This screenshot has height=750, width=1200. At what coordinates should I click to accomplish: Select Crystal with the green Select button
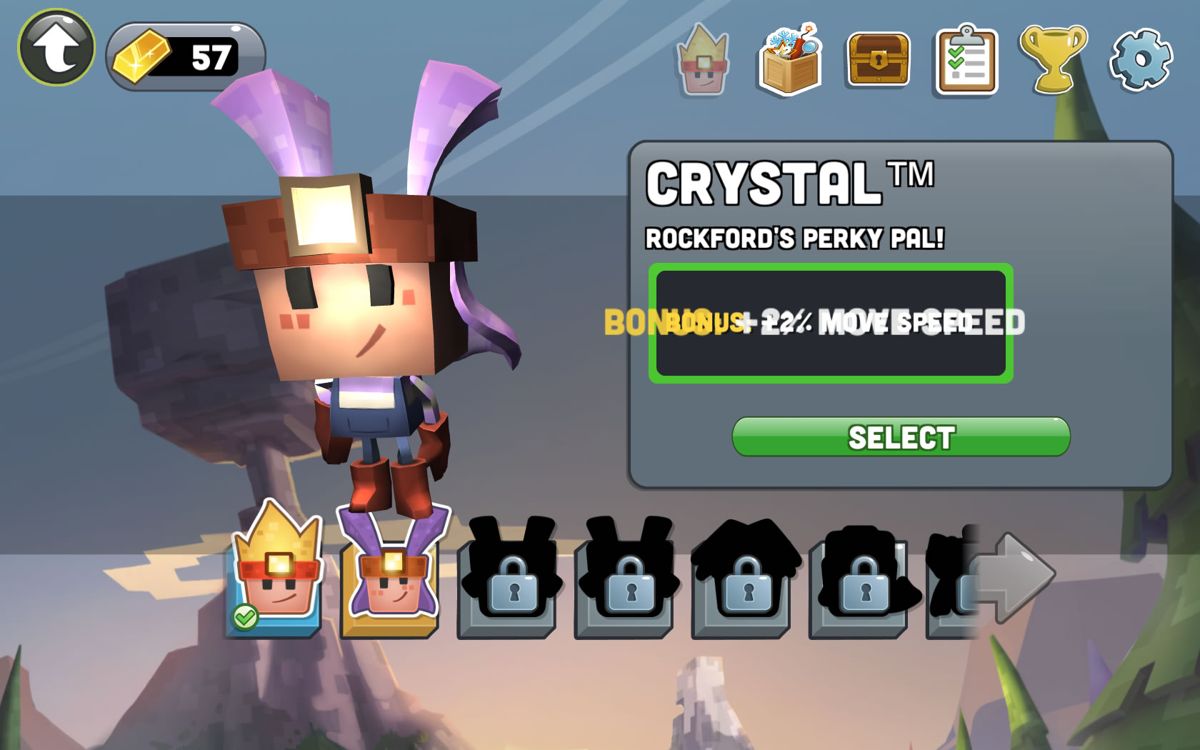click(x=901, y=437)
